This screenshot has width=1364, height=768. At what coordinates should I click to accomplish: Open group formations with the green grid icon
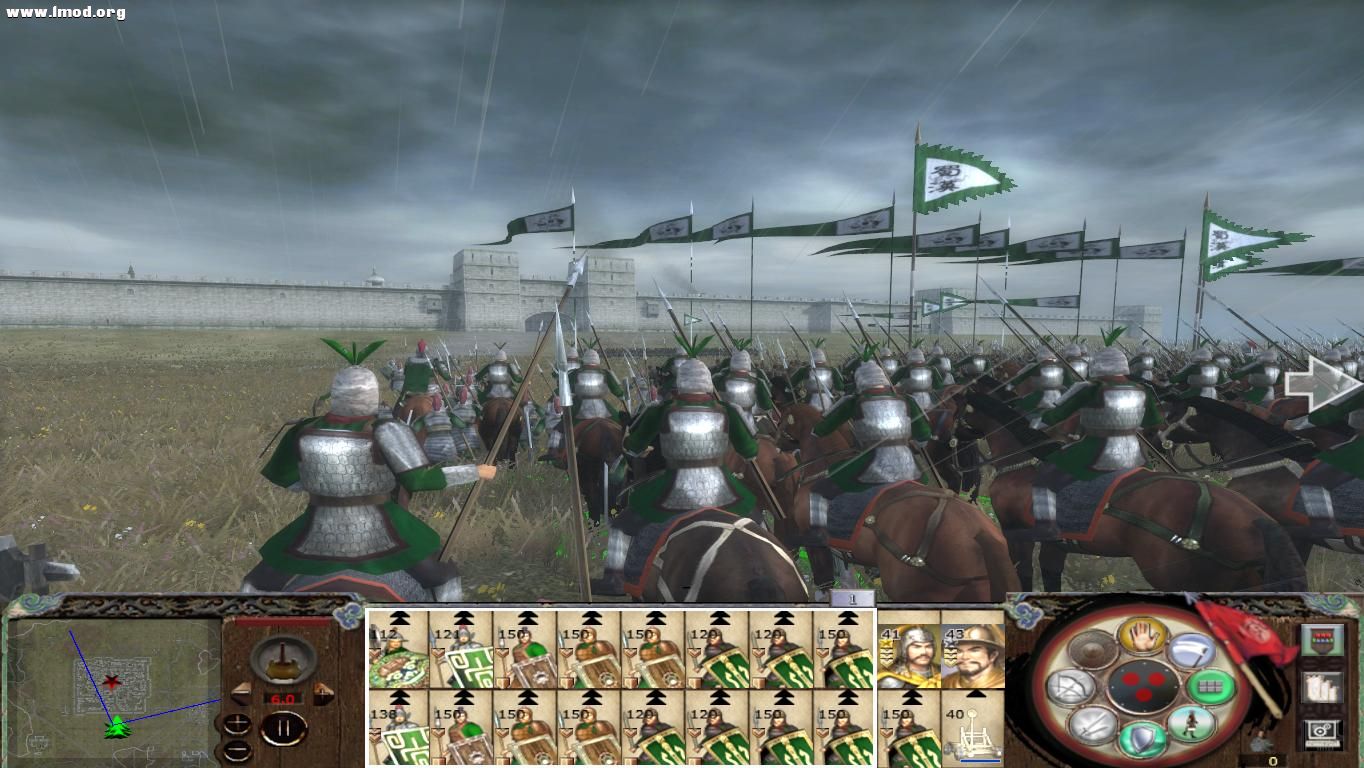(1211, 687)
